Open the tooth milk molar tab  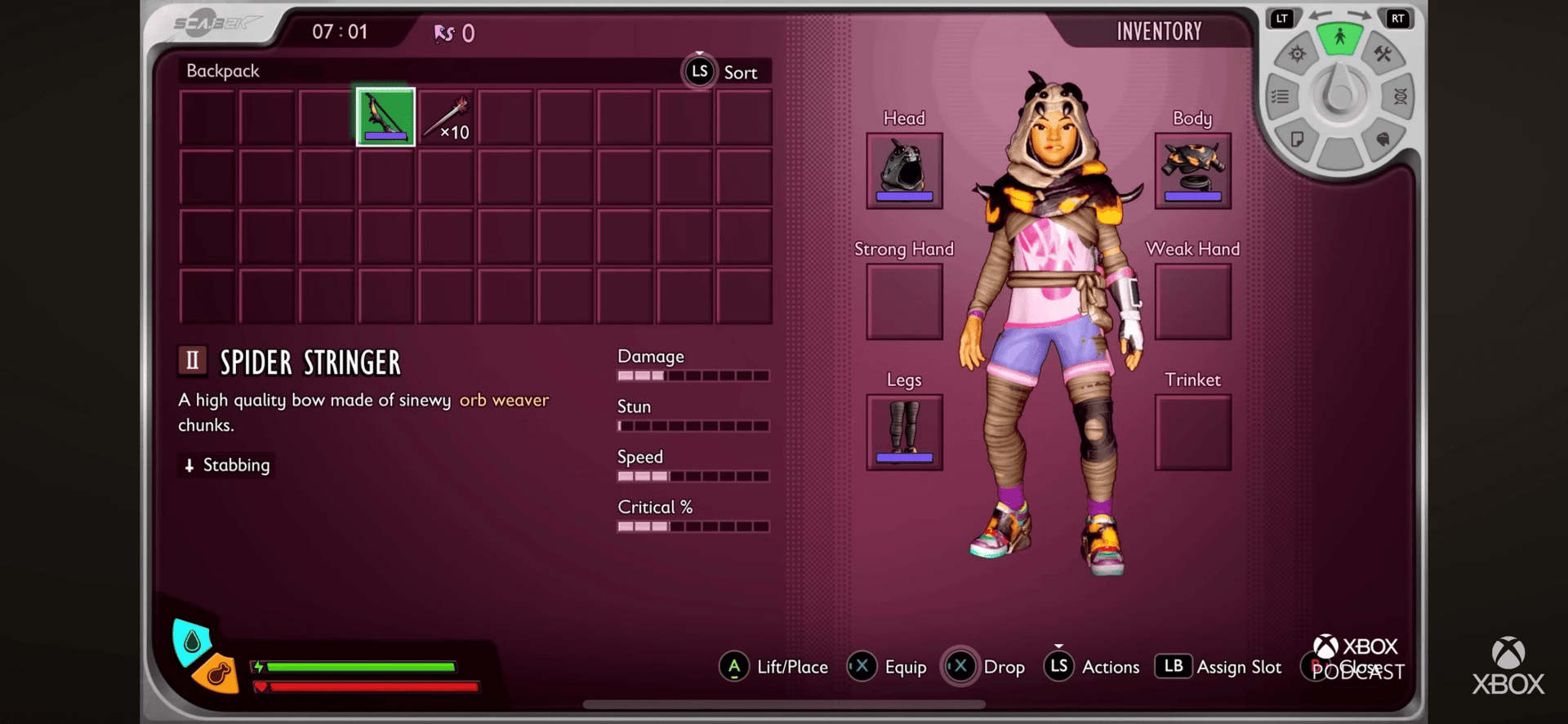point(1382,139)
